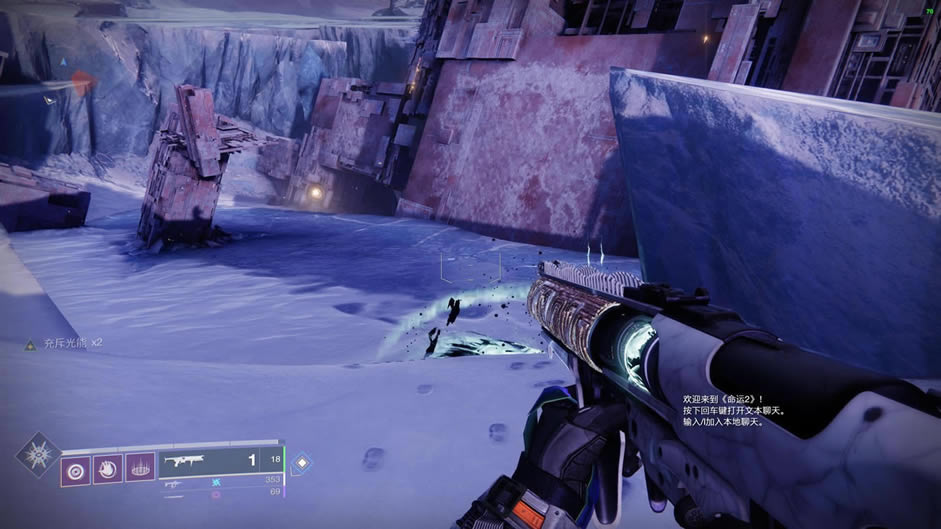Click the 充斥光能 x2 buff indicator
This screenshot has height=529, width=941.
65,343
